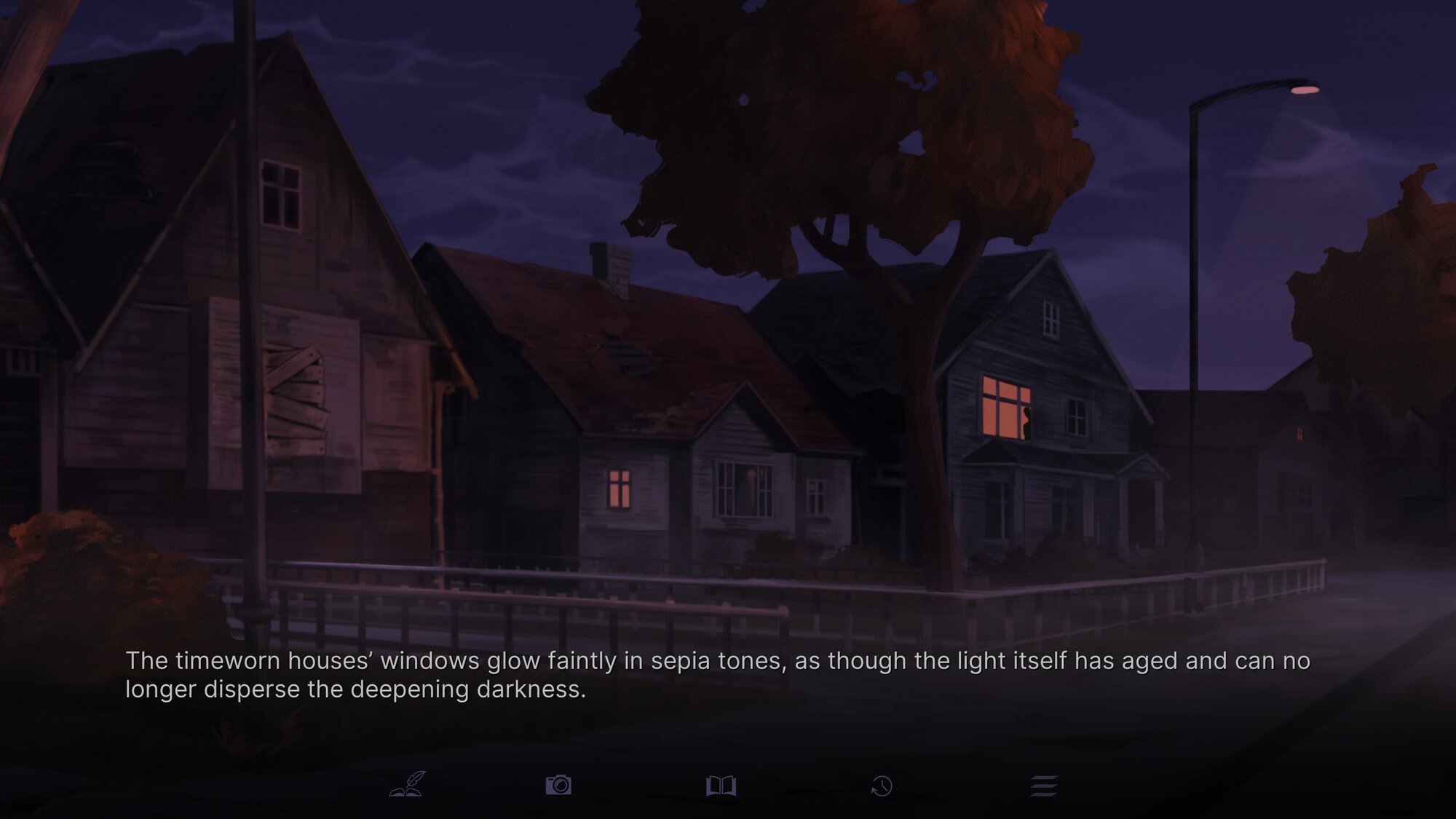Image resolution: width=1456 pixels, height=819 pixels.
Task: Open the open-book icon
Action: click(x=721, y=786)
